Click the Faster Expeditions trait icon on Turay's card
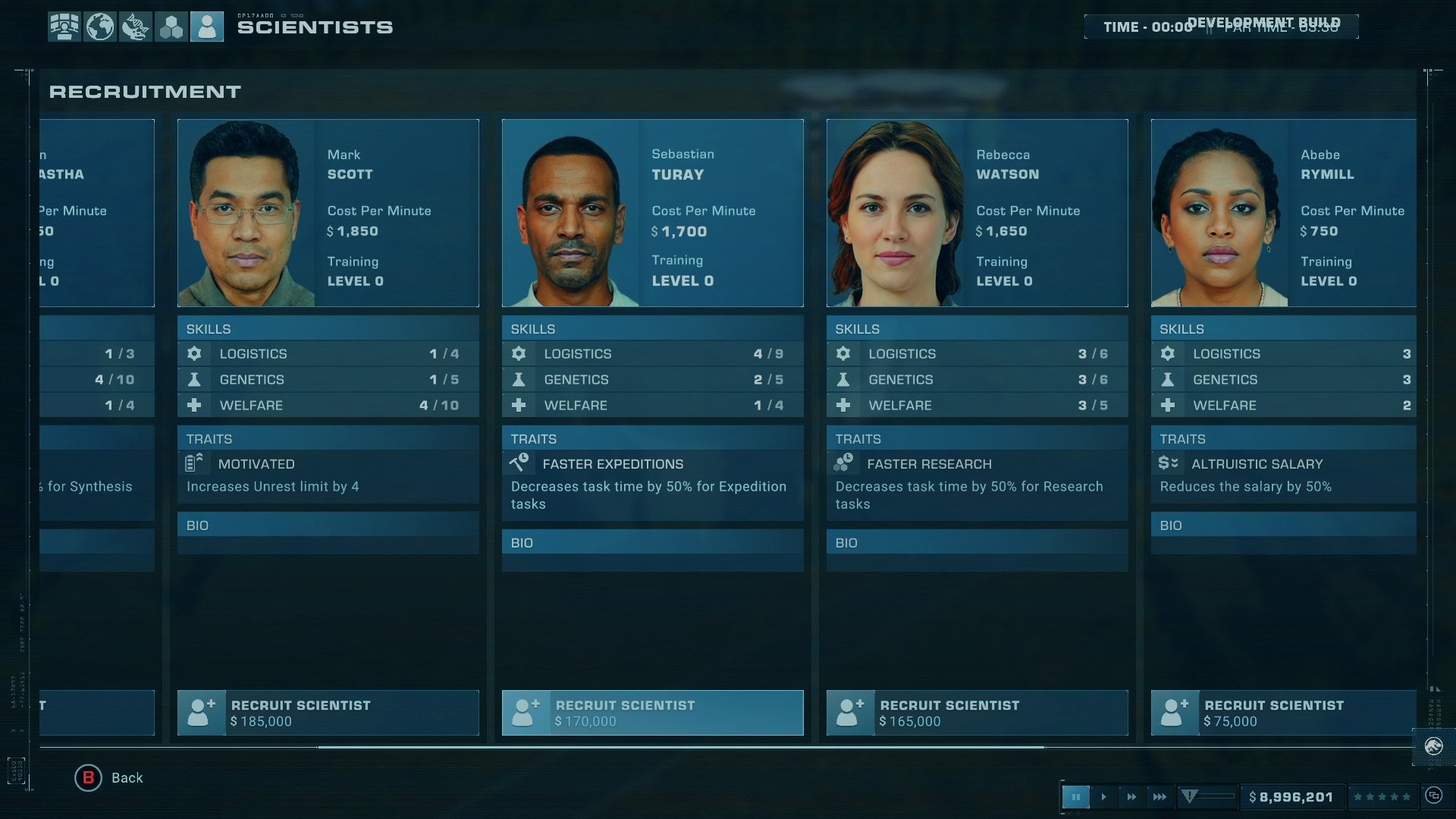Screen dimensions: 1456x819 [x=519, y=463]
